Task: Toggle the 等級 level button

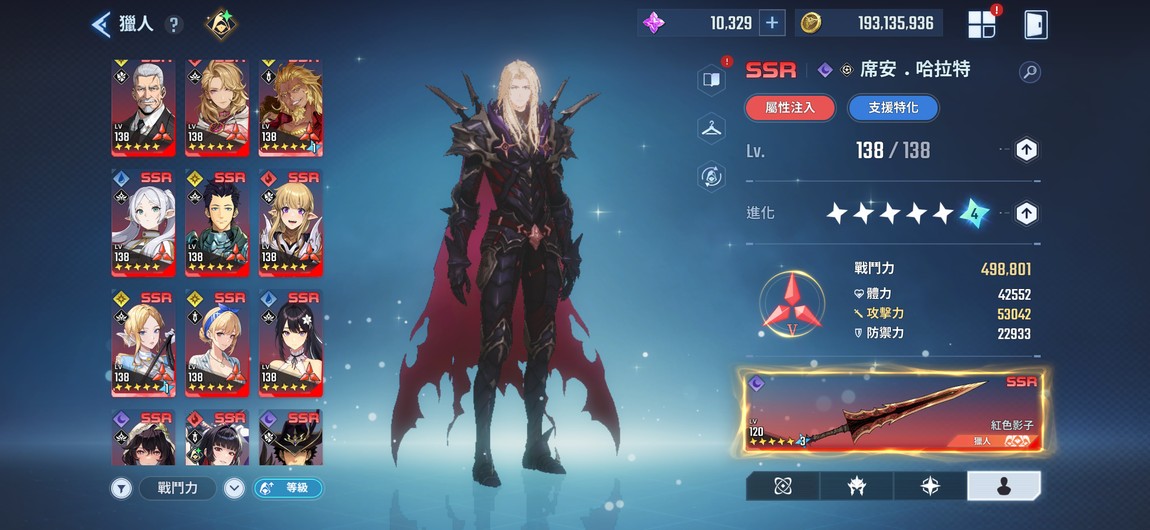Action: pyautogui.click(x=288, y=488)
